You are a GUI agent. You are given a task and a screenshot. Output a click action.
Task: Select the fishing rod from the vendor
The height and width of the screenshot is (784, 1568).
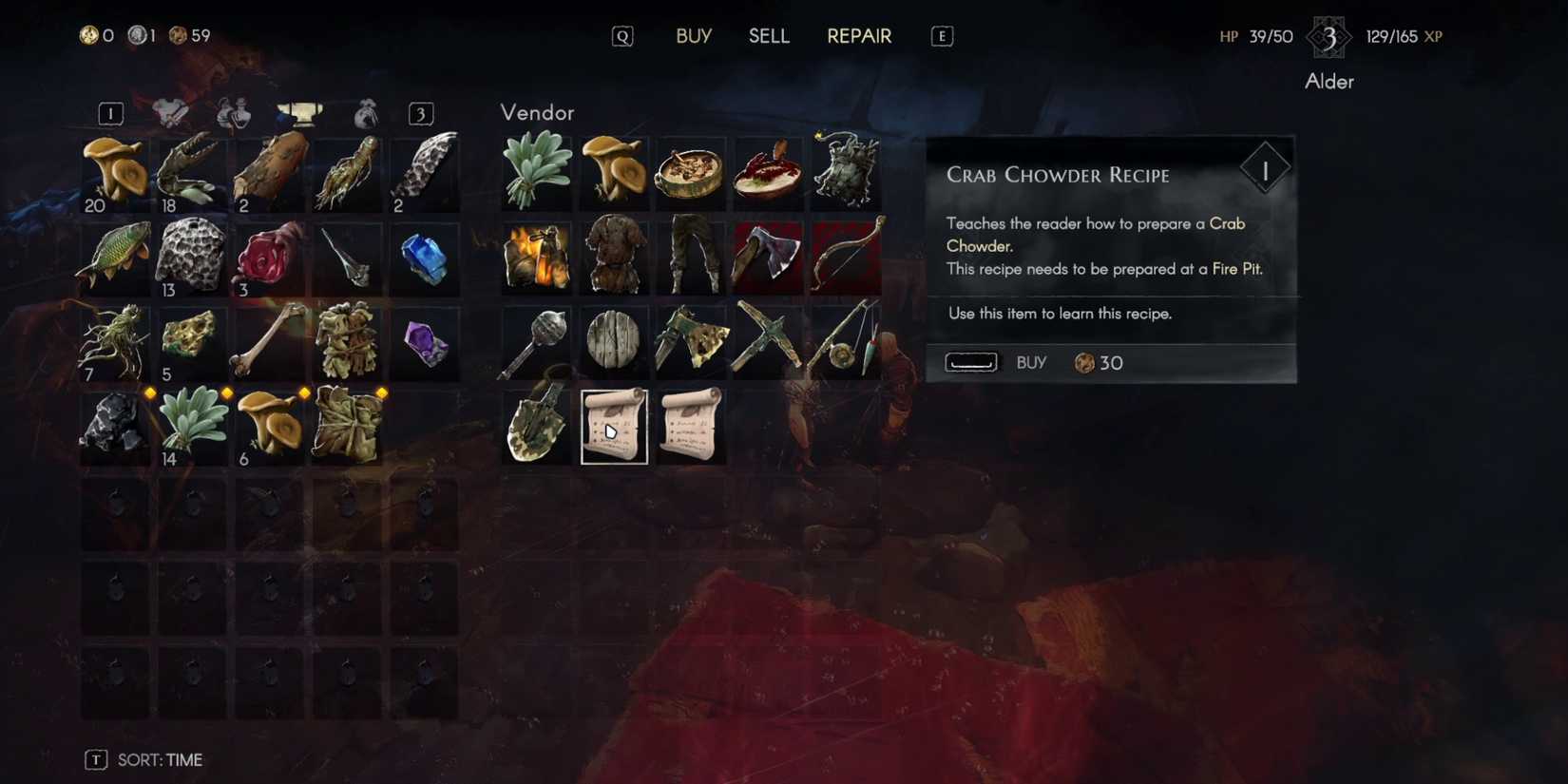[844, 342]
